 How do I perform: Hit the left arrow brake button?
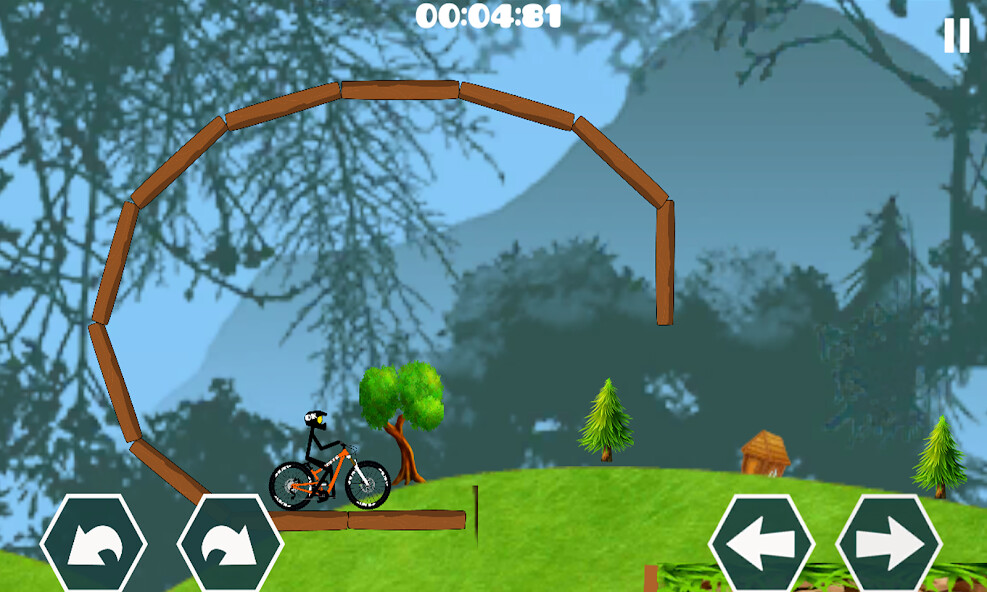point(762,545)
